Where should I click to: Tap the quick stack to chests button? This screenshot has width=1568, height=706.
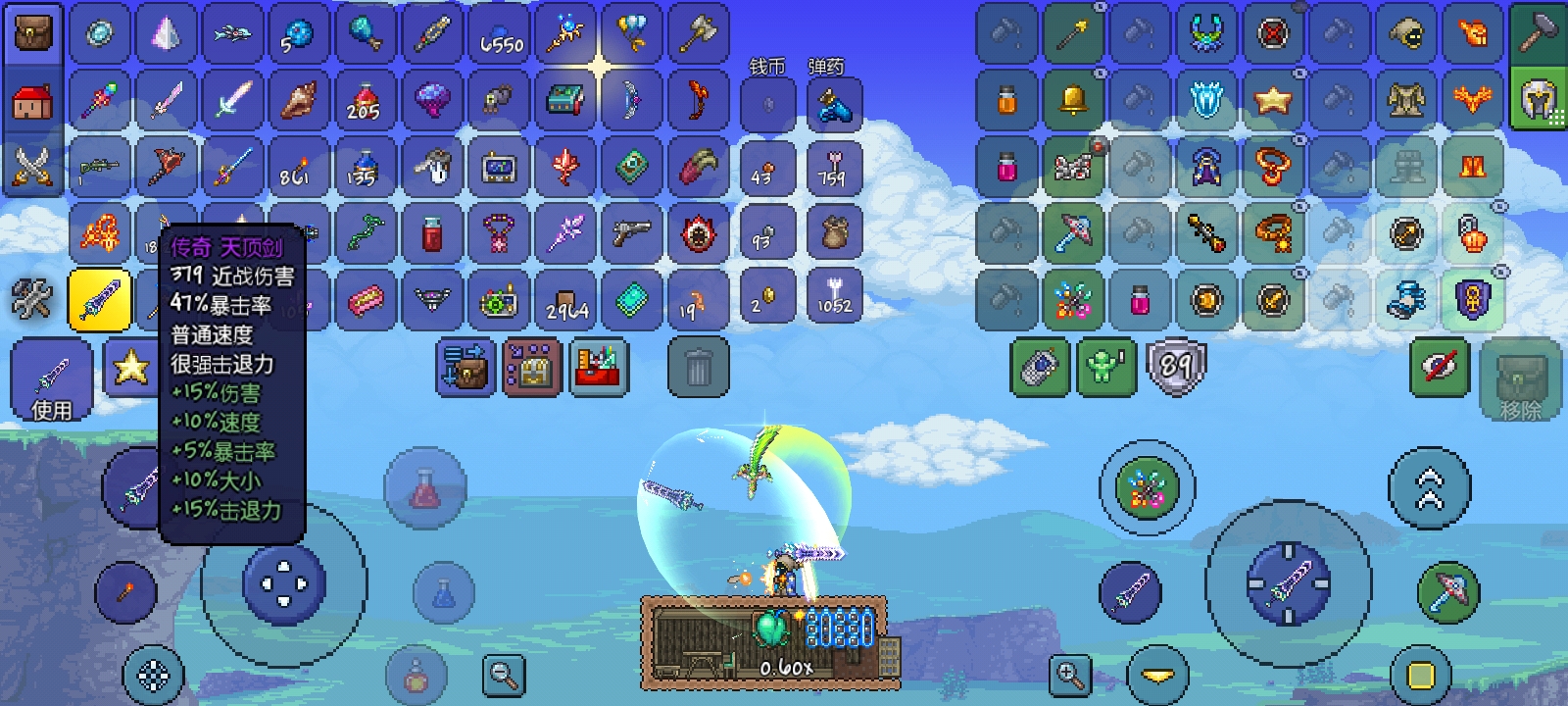click(x=465, y=369)
